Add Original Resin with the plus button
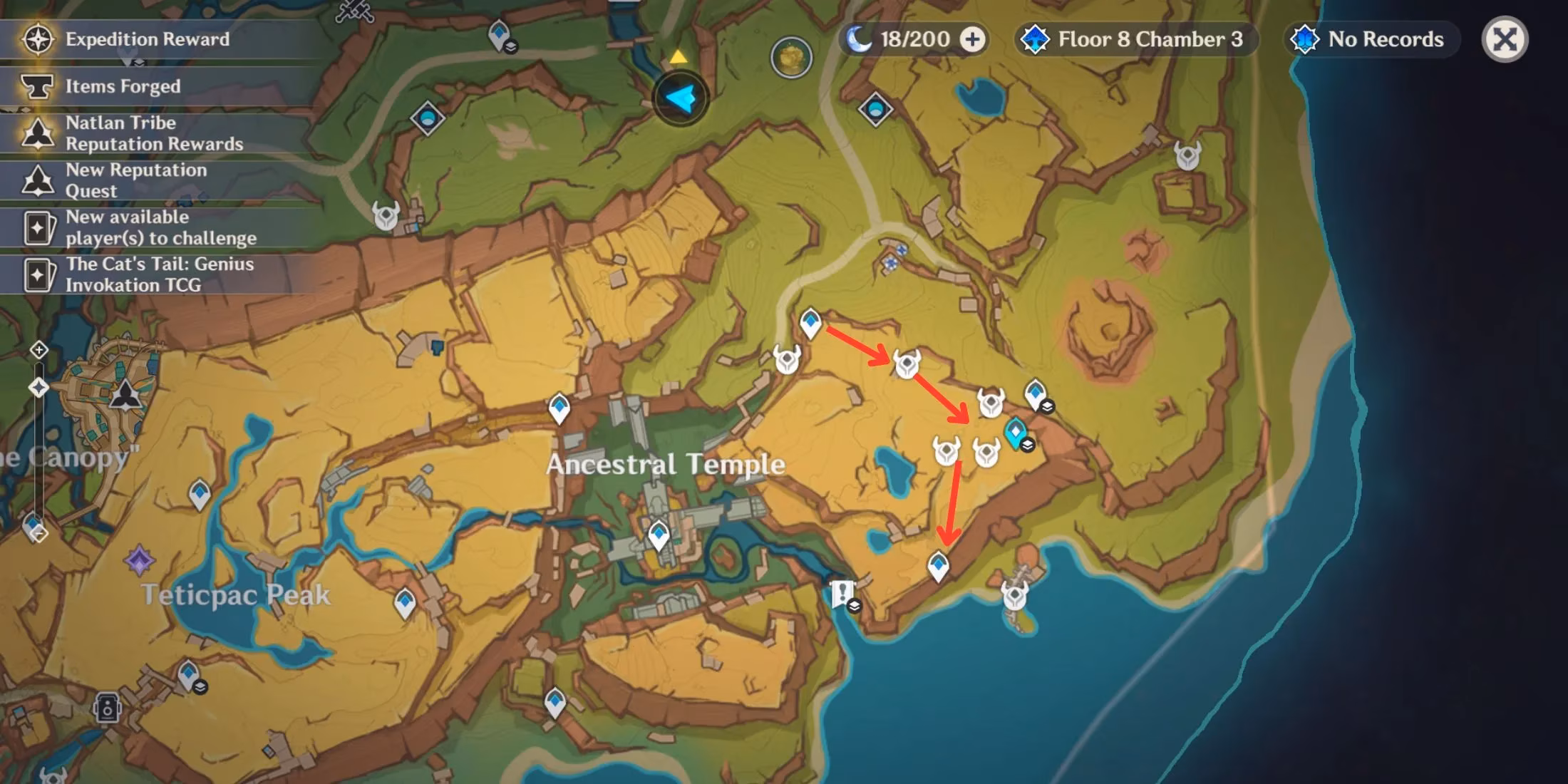The height and width of the screenshot is (784, 1568). coord(972,39)
